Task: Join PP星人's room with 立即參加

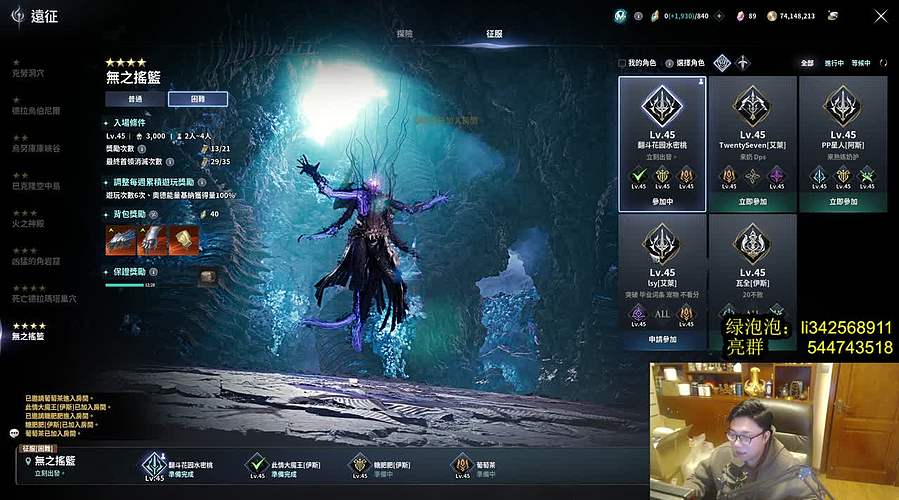Action: 843,202
